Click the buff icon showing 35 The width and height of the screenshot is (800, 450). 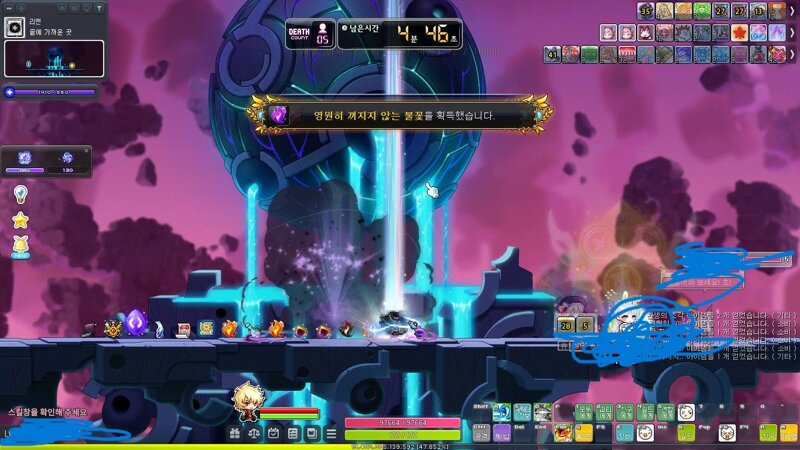(x=647, y=11)
